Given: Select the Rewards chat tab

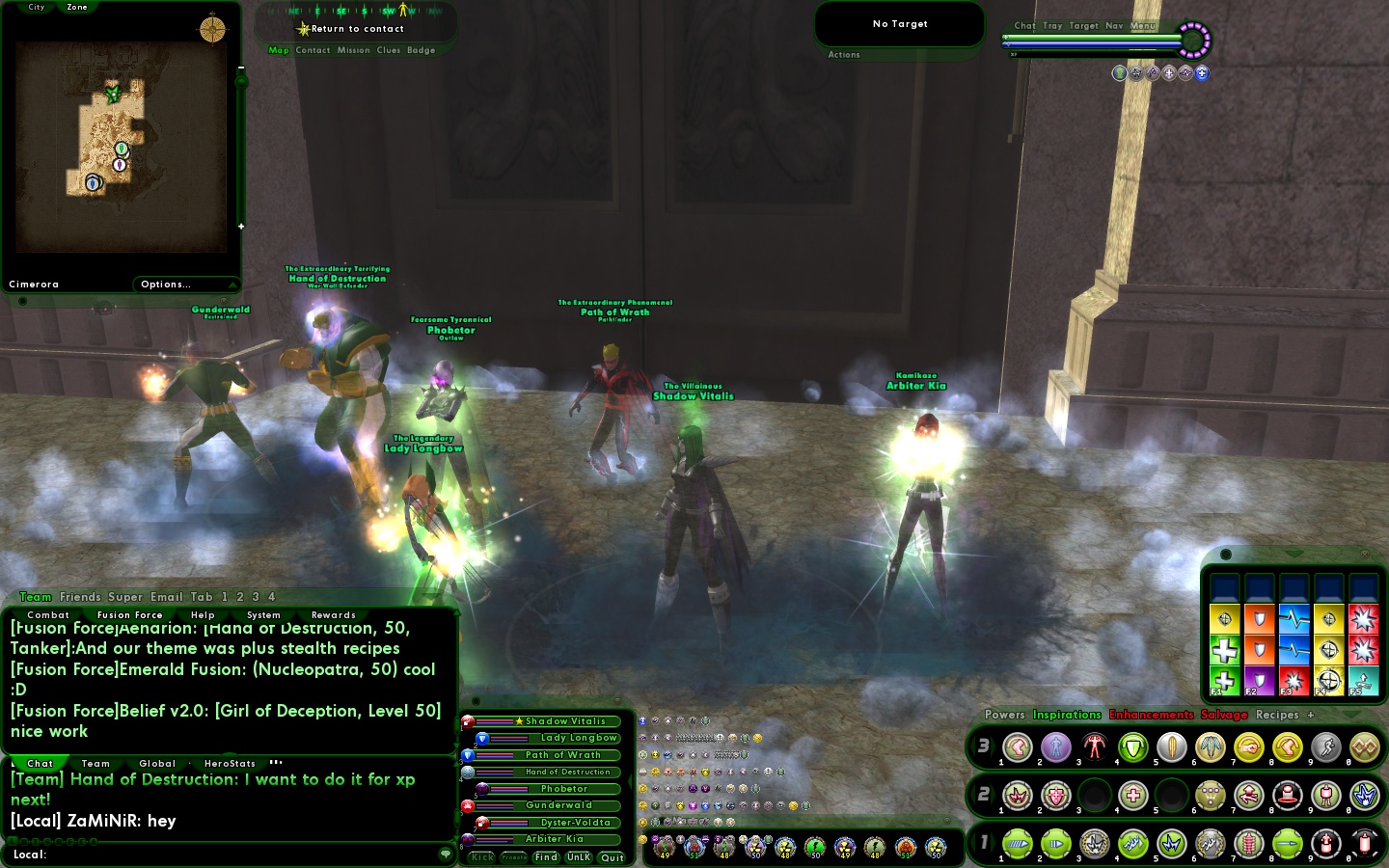Looking at the screenshot, I should click(333, 614).
